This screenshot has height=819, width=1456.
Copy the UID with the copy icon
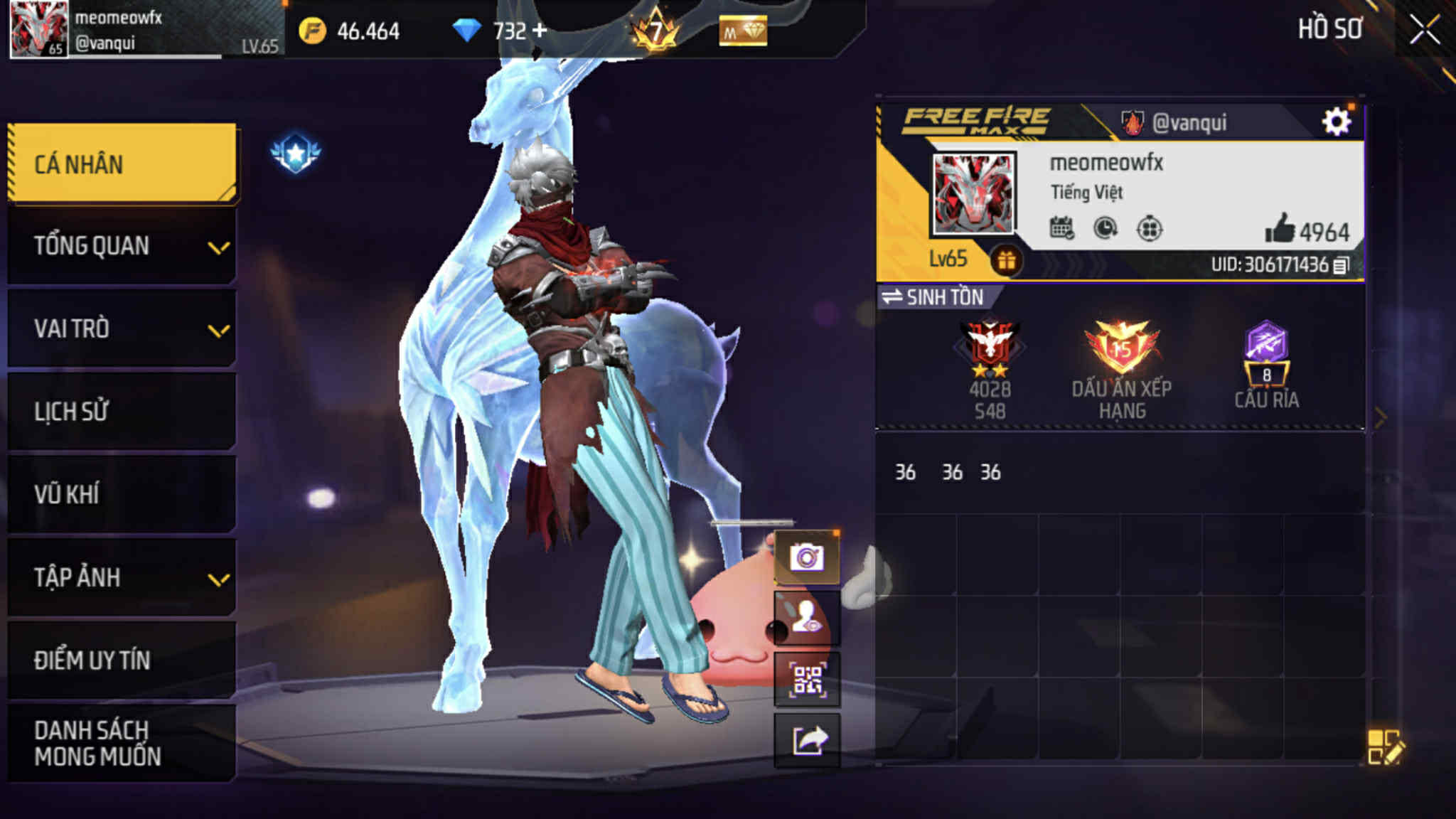point(1340,265)
